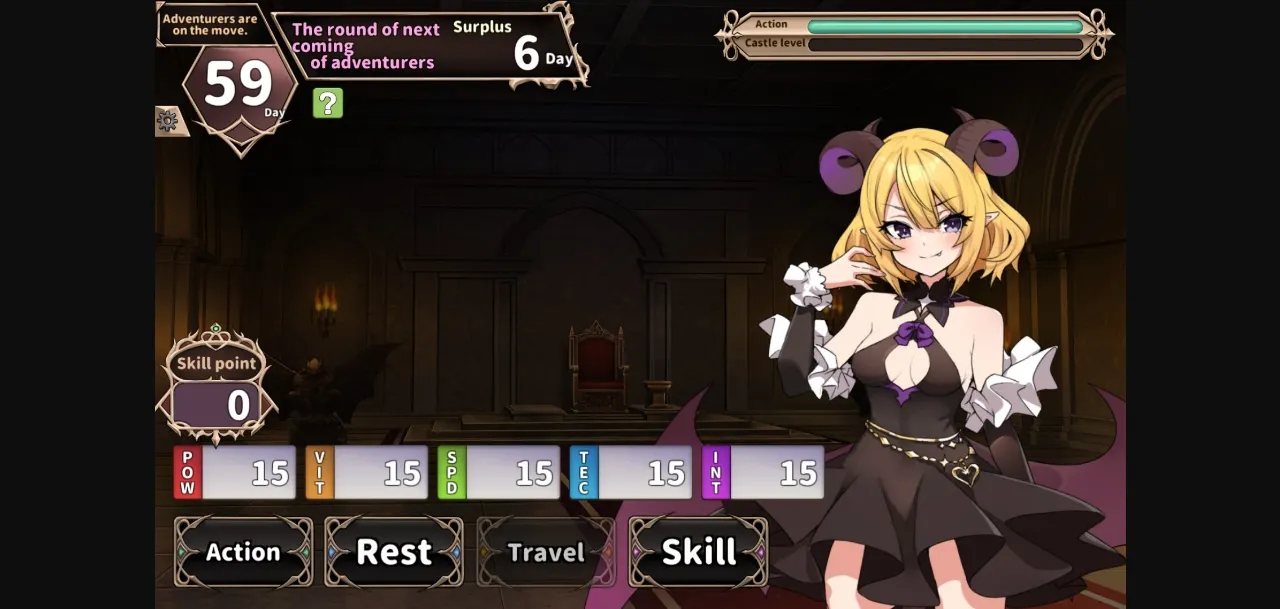The image size is (1280, 609).
Task: Open the Skill menu
Action: [698, 552]
